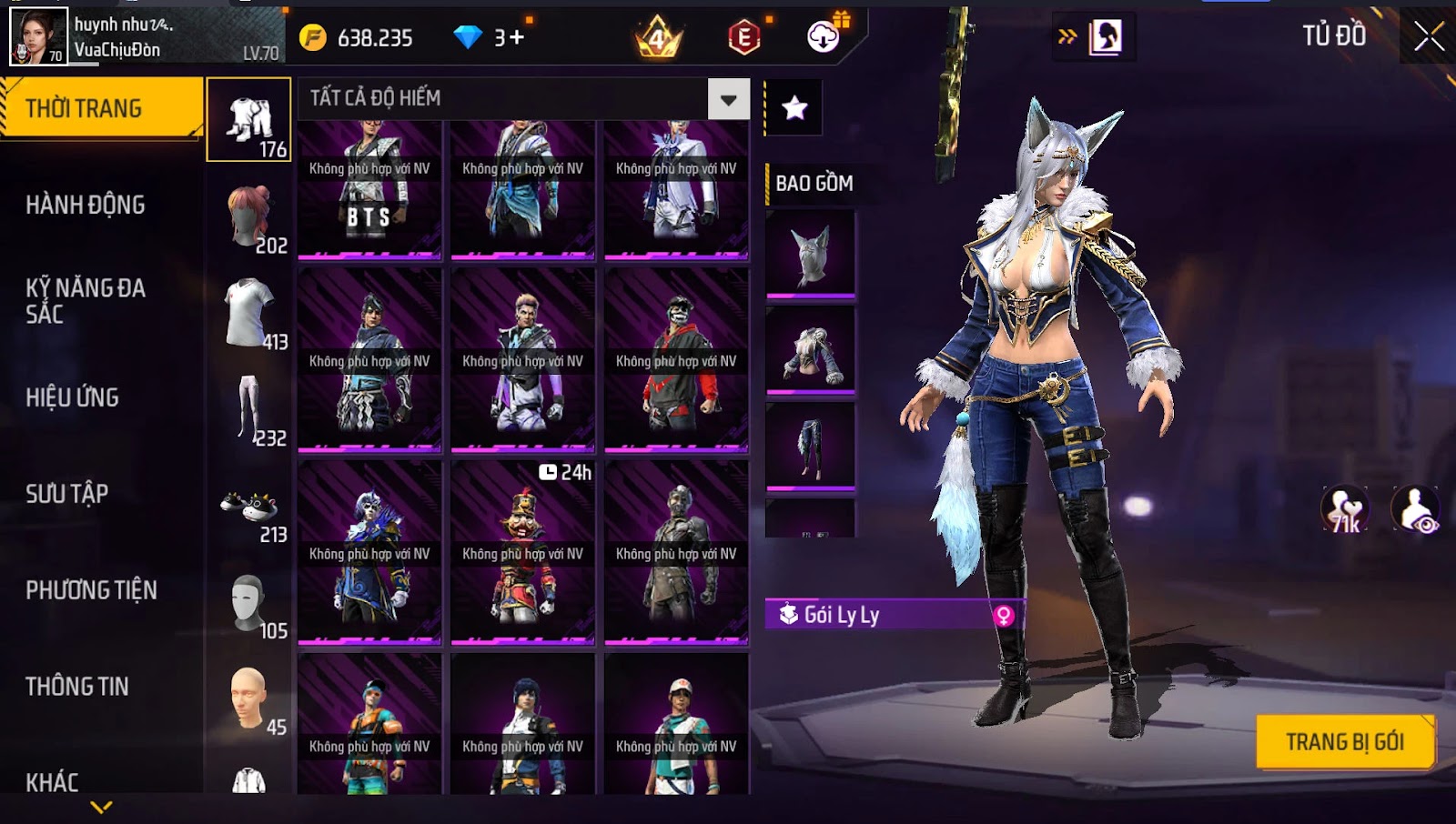1456x824 pixels.
Task: Switch to the THỜI TRANG tab
Action: pyautogui.click(x=101, y=108)
